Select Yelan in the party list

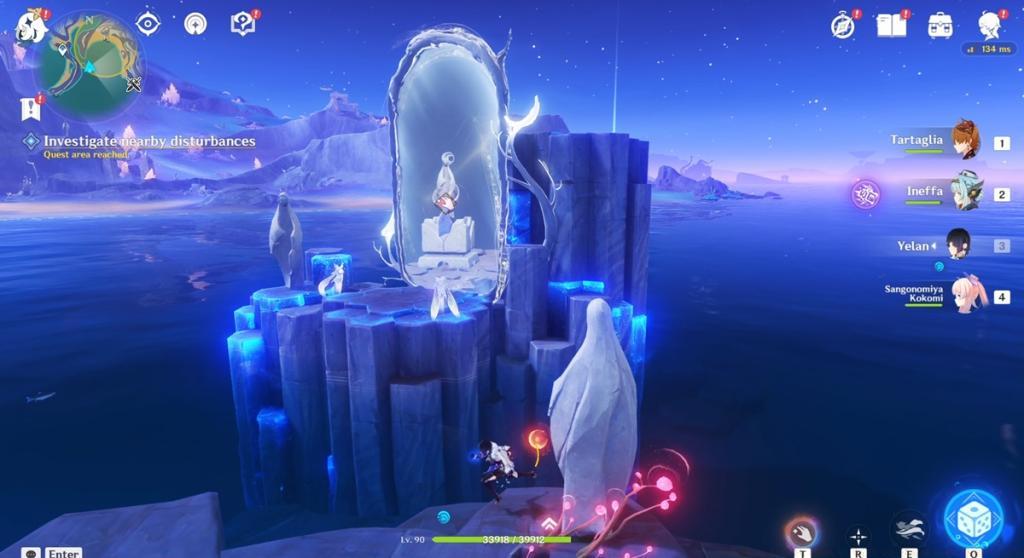pyautogui.click(x=958, y=245)
